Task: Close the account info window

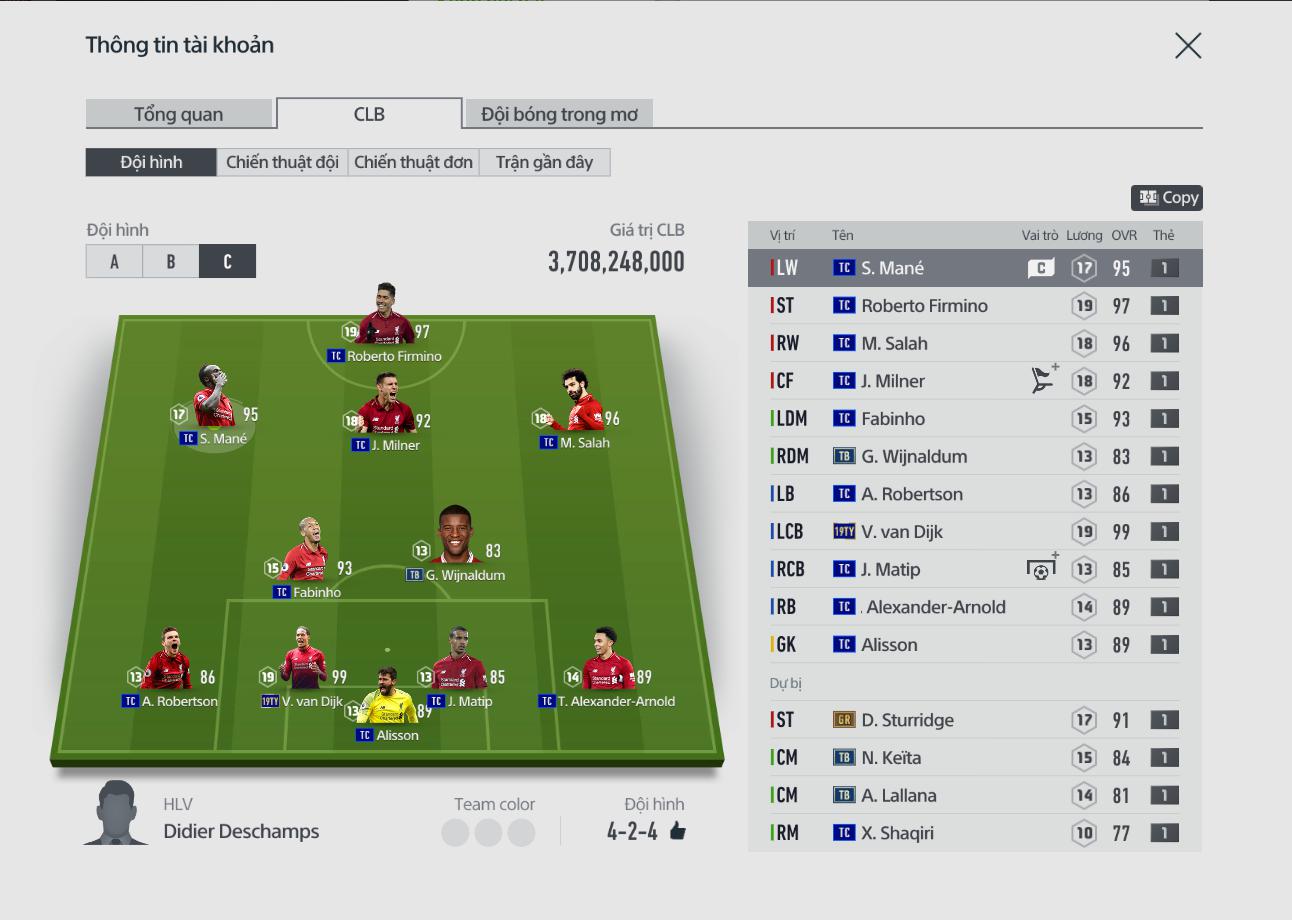Action: (x=1188, y=46)
